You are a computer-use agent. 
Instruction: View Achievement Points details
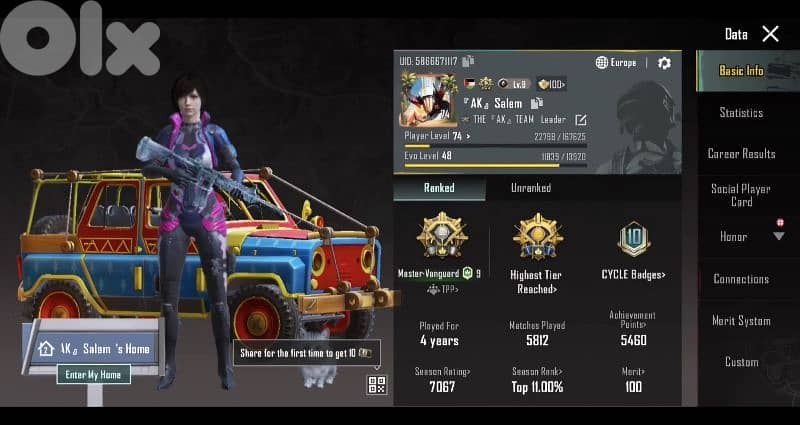click(x=633, y=319)
